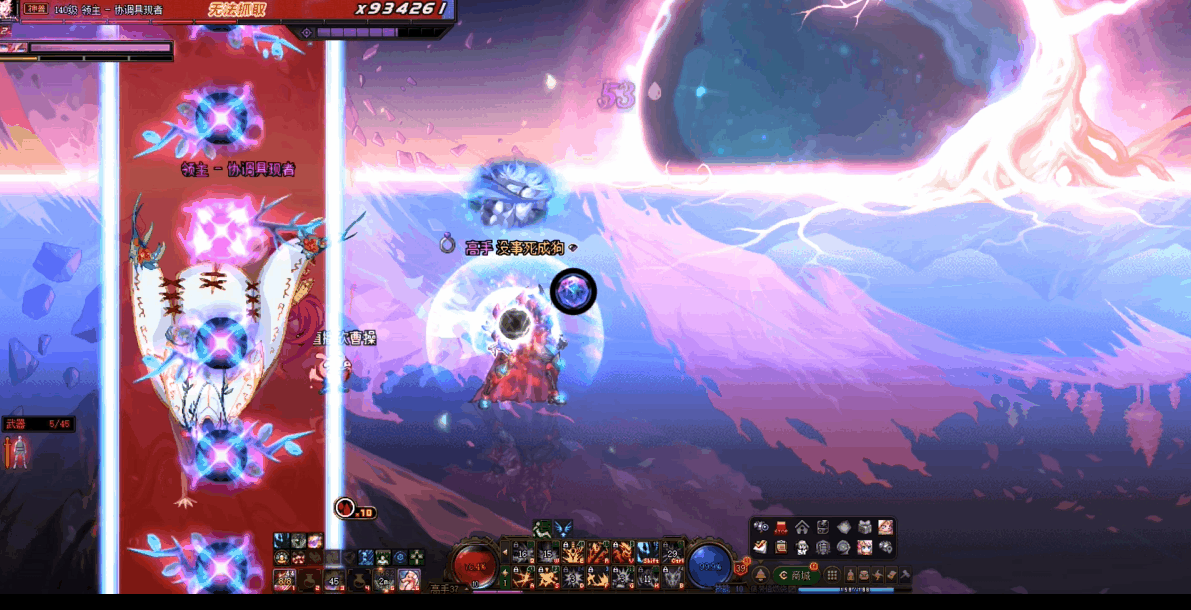1191x610 pixels.
Task: Open the checklist icon with red checkmark
Action: (762, 547)
